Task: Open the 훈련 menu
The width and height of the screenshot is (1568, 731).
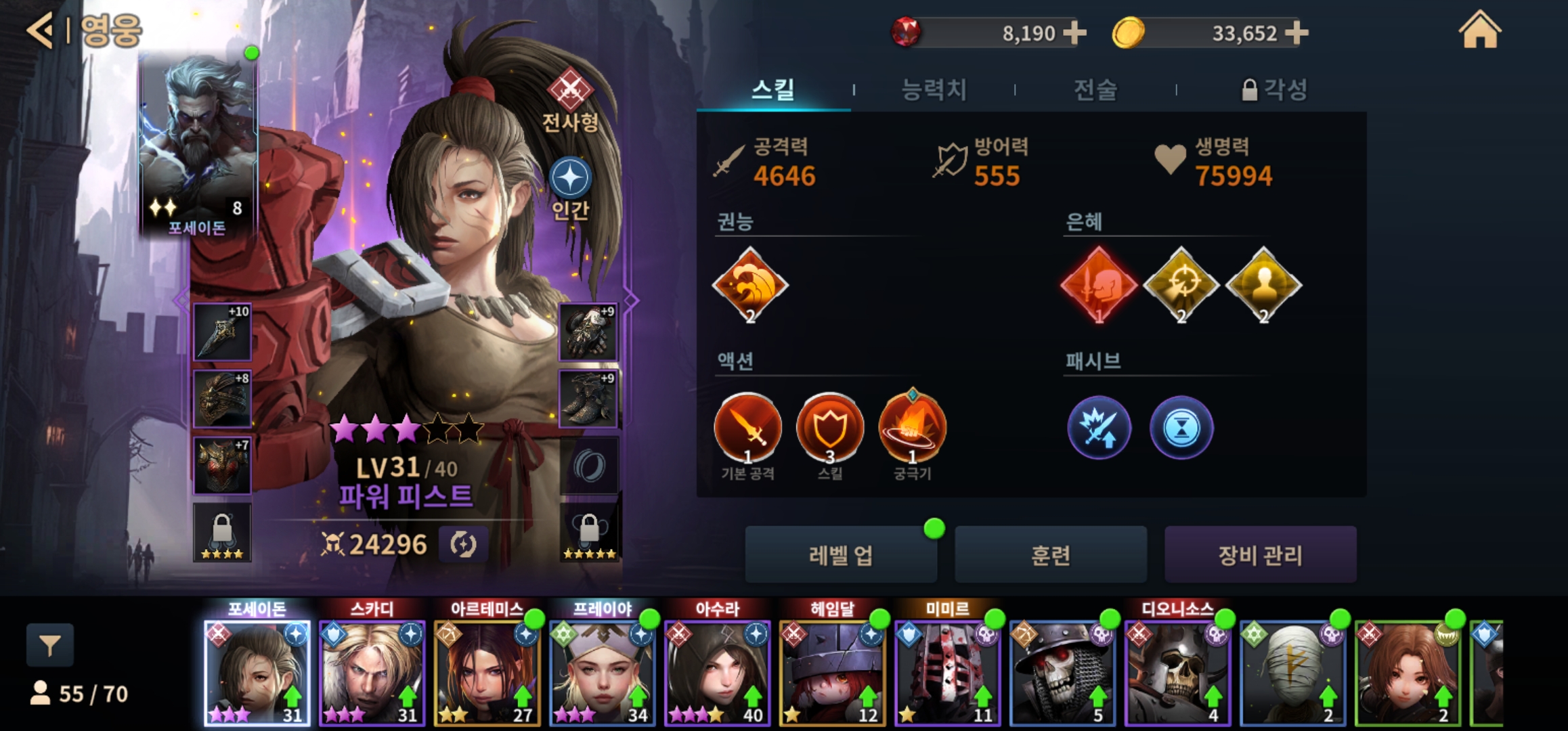Action: coord(1051,555)
